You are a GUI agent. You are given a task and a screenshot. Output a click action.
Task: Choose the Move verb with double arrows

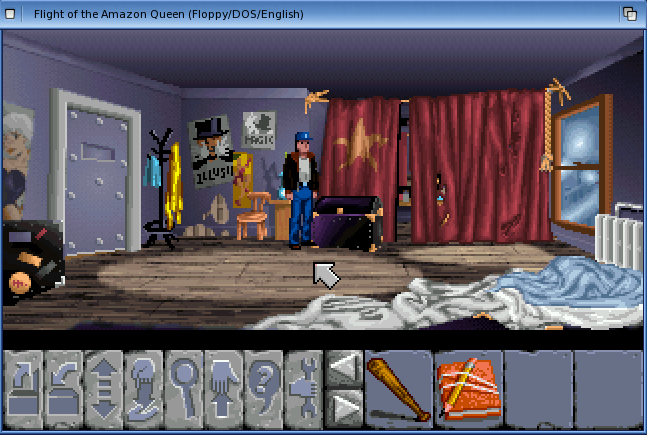pyautogui.click(x=104, y=385)
